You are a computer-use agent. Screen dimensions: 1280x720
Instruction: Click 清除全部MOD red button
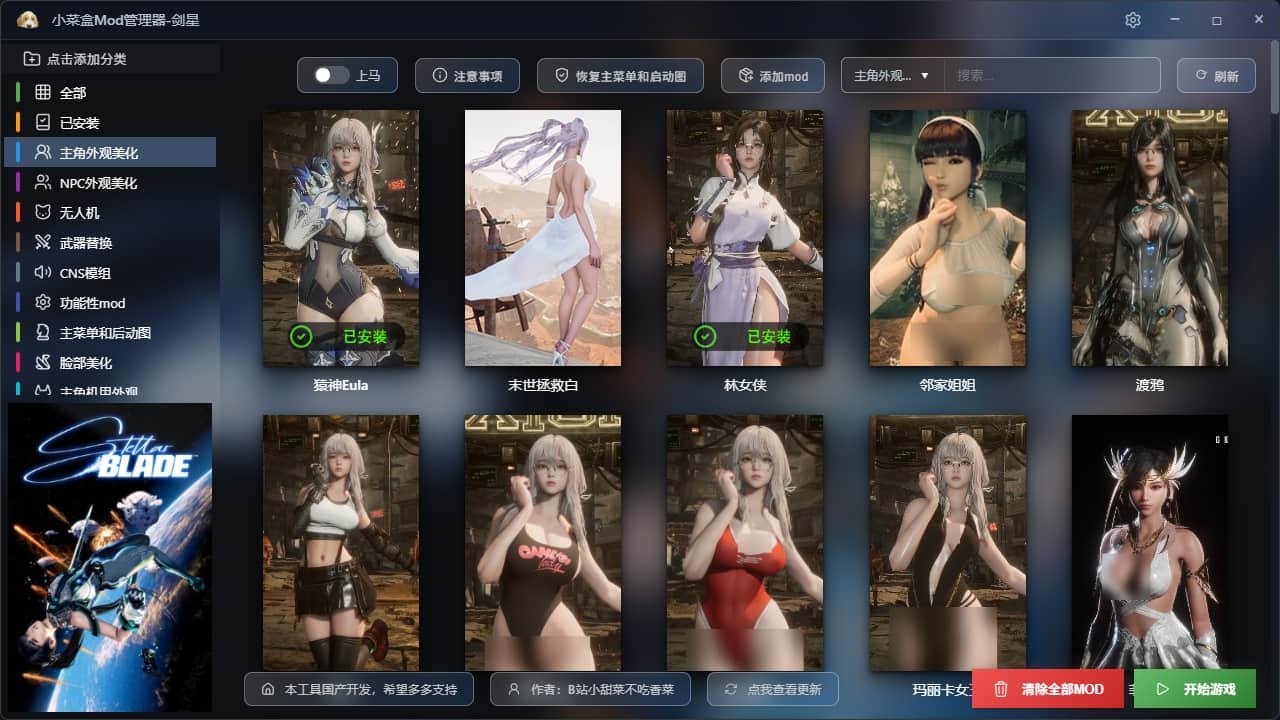[1047, 689]
